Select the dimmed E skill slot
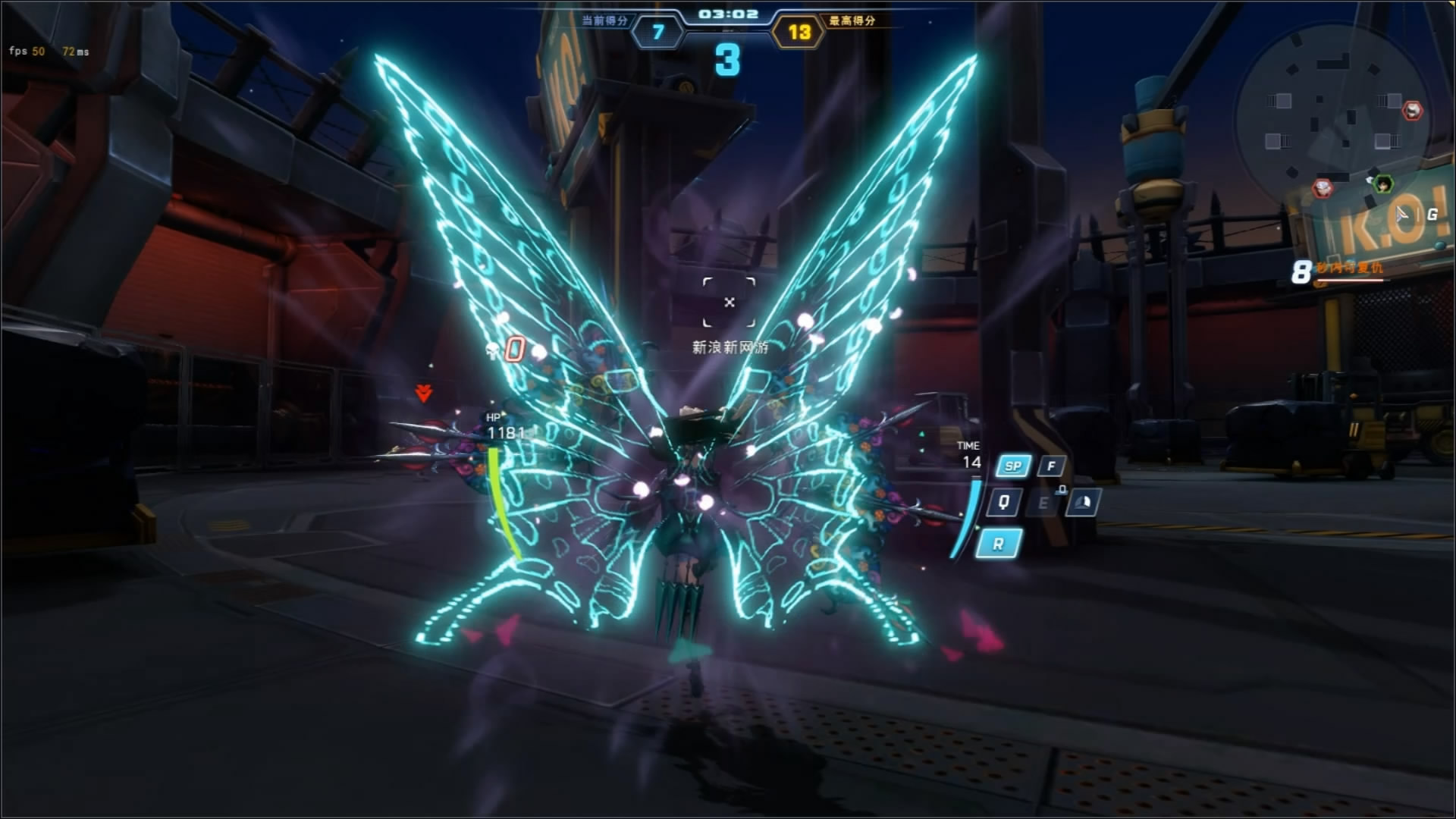 (1043, 503)
